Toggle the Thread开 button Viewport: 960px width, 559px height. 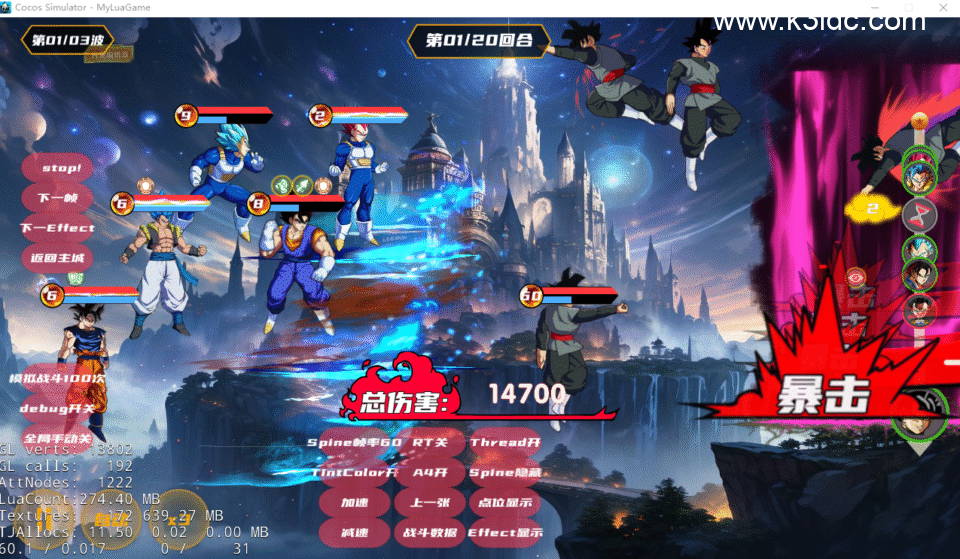click(x=505, y=442)
